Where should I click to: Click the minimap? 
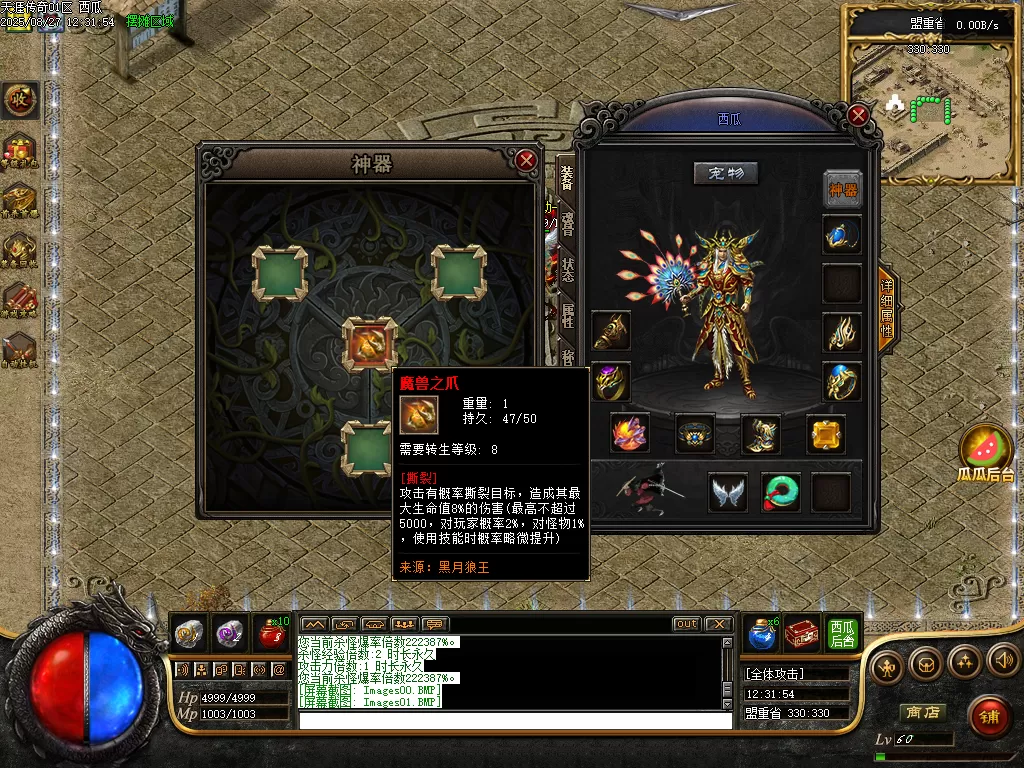[930, 110]
